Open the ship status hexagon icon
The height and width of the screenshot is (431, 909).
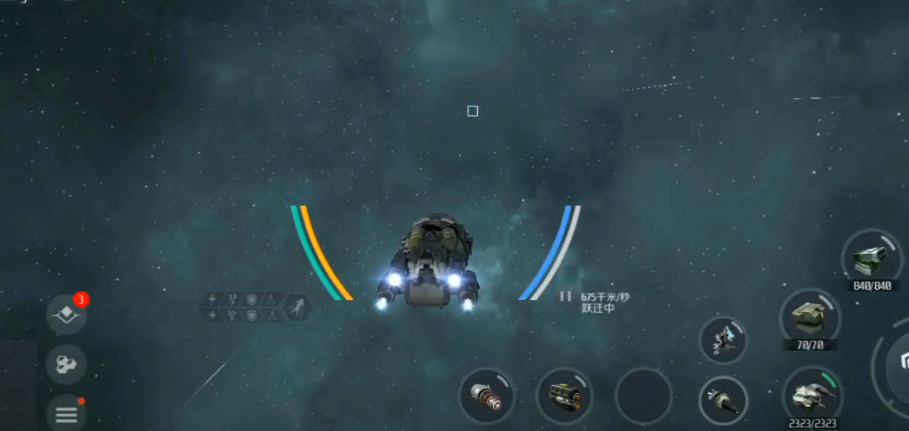point(297,306)
